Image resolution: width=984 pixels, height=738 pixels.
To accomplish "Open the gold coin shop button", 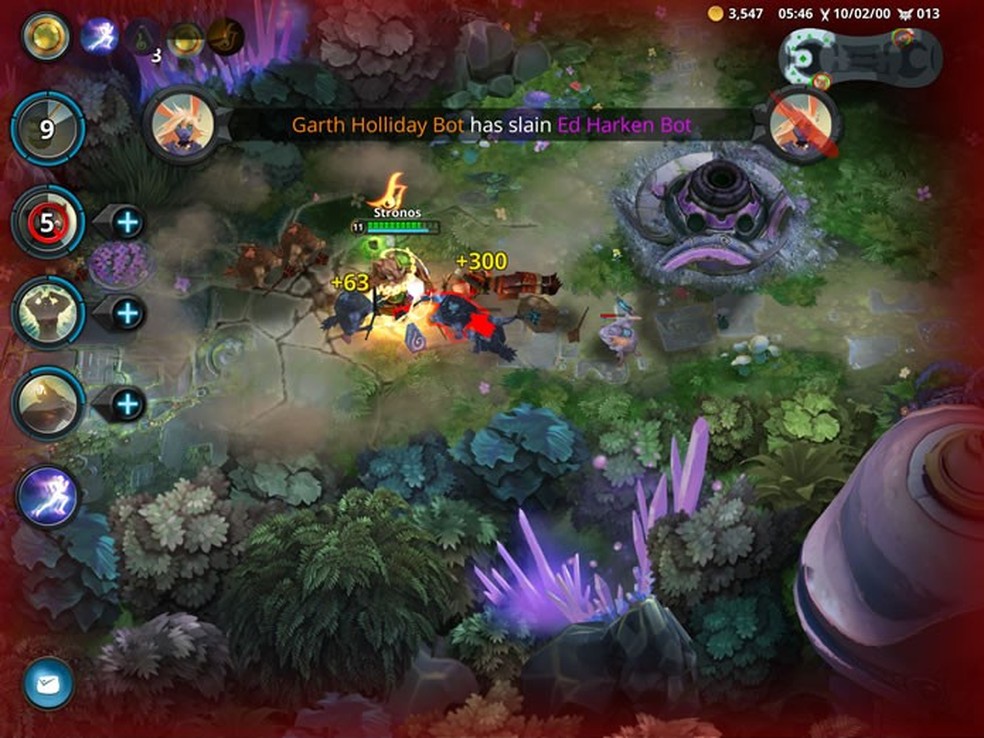I will [x=47, y=37].
